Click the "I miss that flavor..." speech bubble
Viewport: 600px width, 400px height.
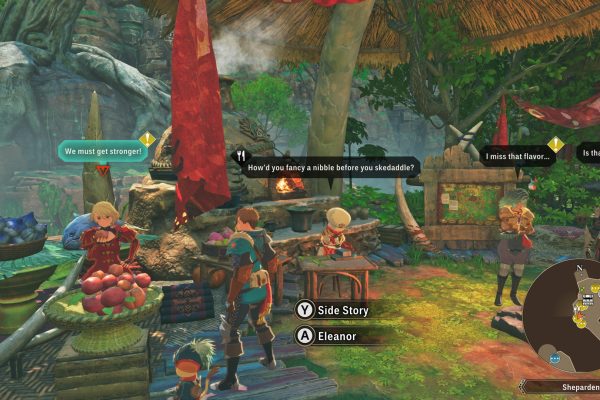click(x=517, y=155)
